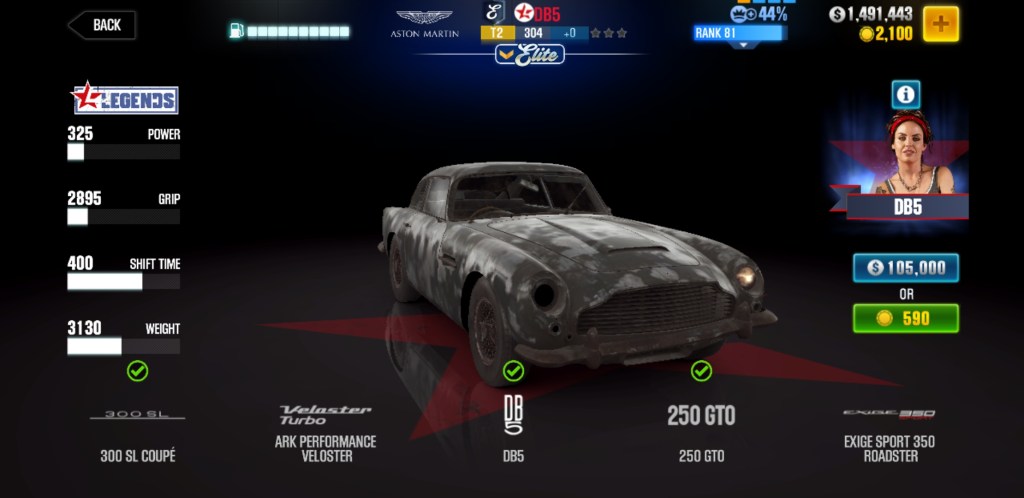Purchase the DB5 for 590 gold
This screenshot has width=1024, height=498.
[905, 318]
